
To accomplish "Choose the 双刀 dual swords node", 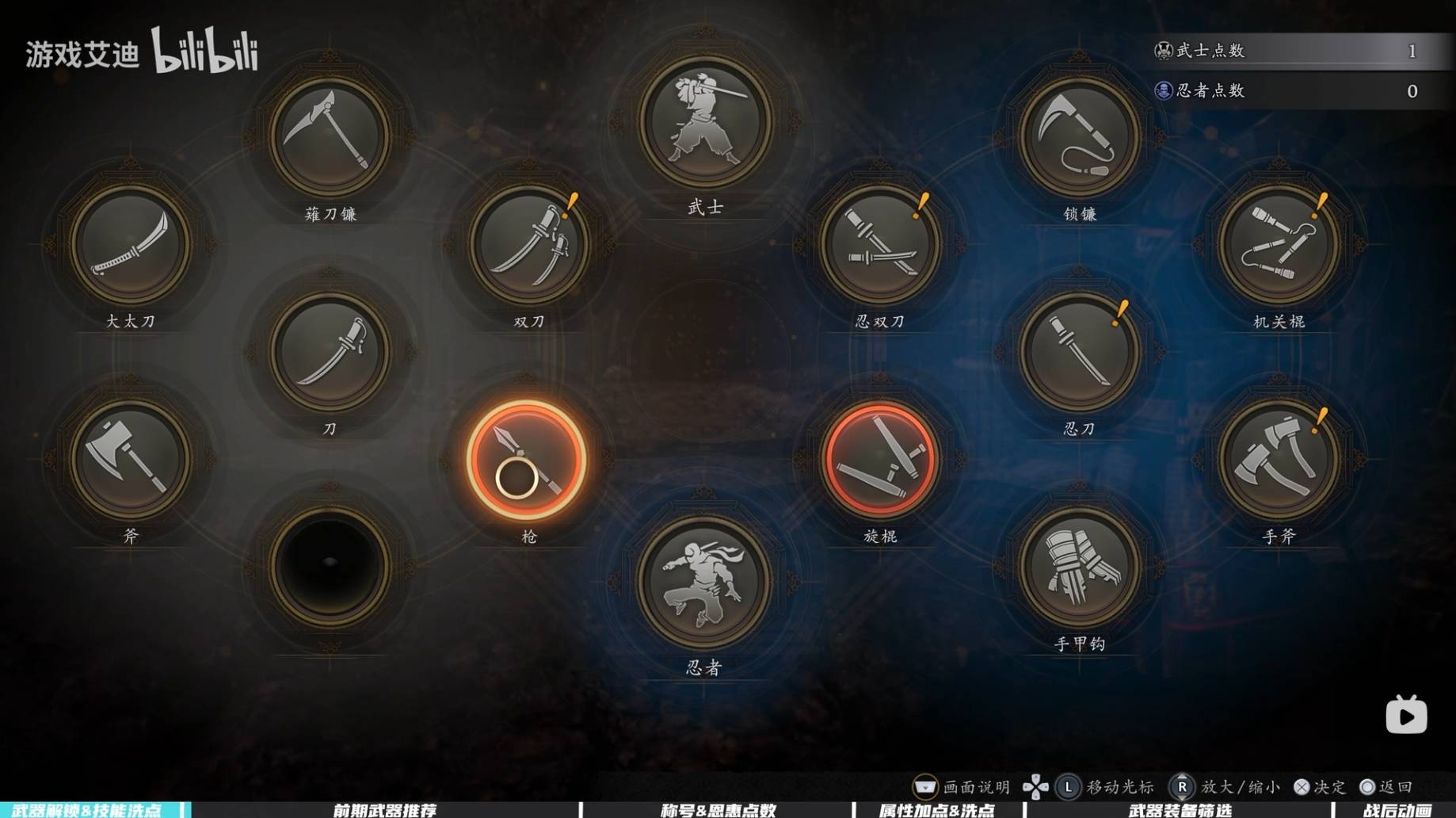I will (x=528, y=245).
